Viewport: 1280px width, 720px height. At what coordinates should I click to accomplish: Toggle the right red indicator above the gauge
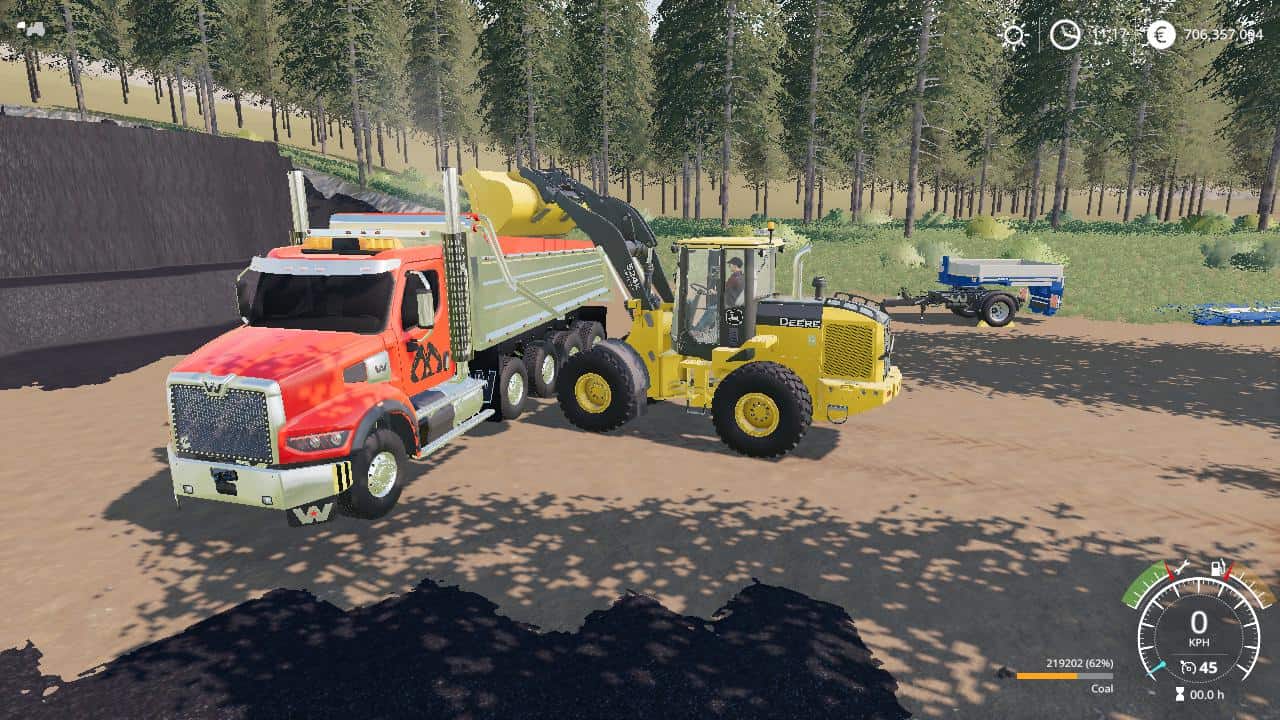click(1228, 574)
